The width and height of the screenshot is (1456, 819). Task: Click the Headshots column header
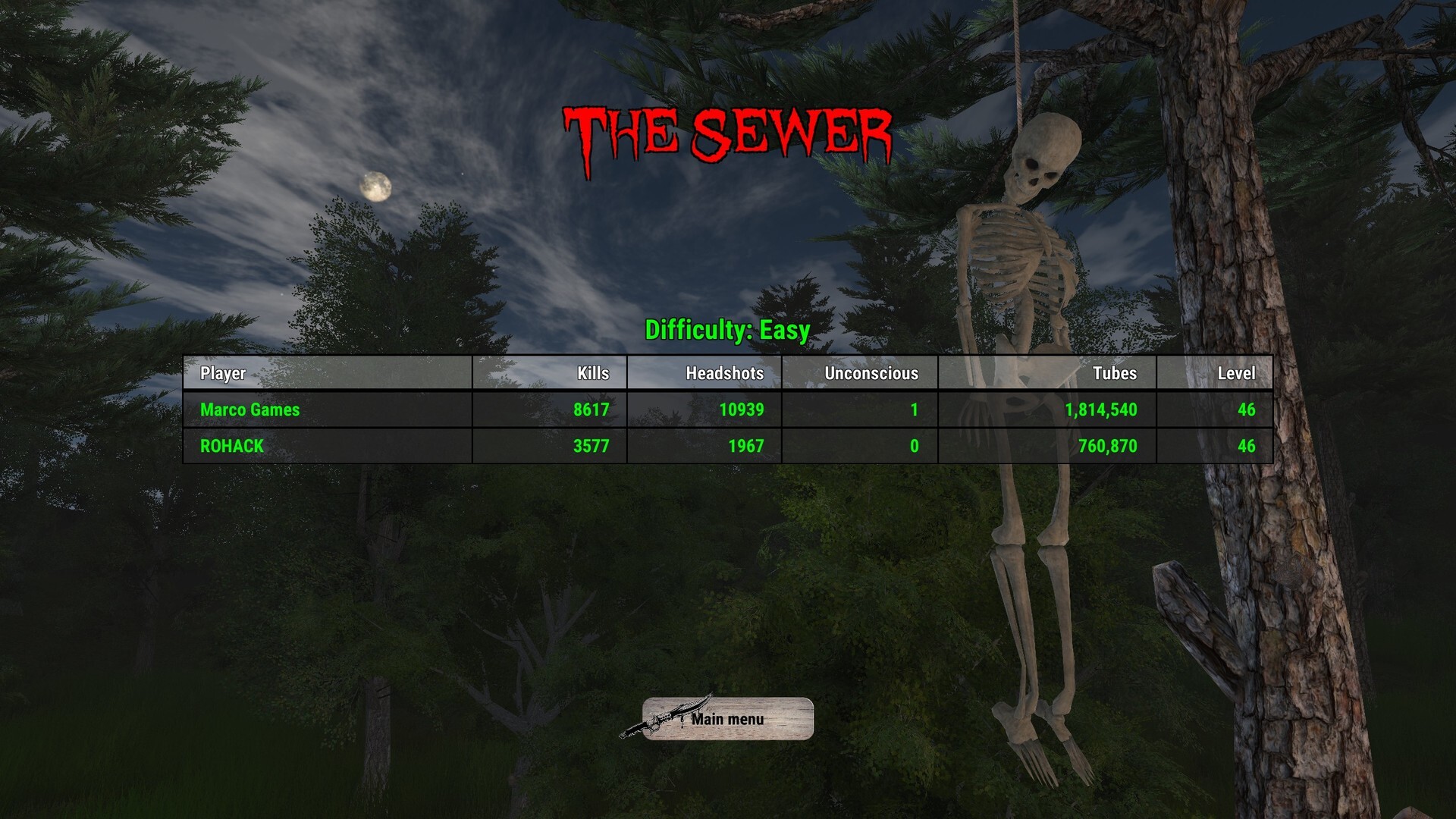(x=724, y=373)
